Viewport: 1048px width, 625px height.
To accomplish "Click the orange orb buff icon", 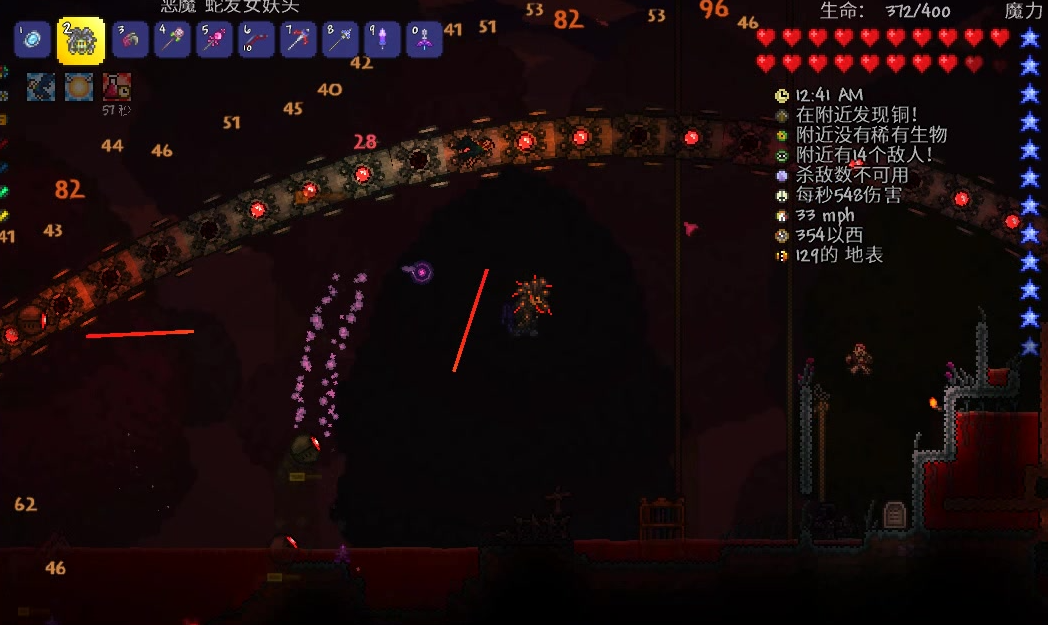I will click(x=79, y=87).
